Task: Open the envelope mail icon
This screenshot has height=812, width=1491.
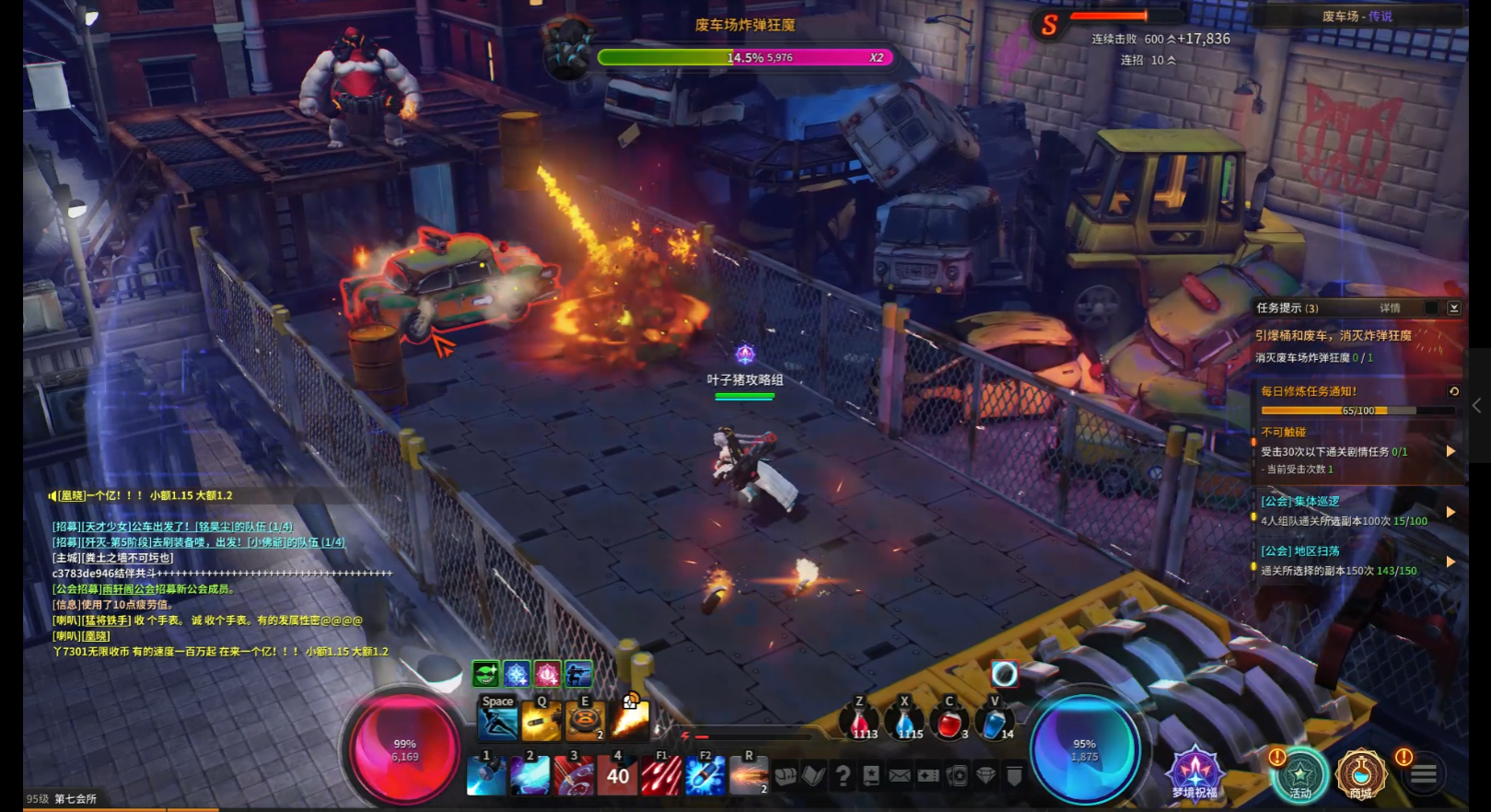Action: 900,776
